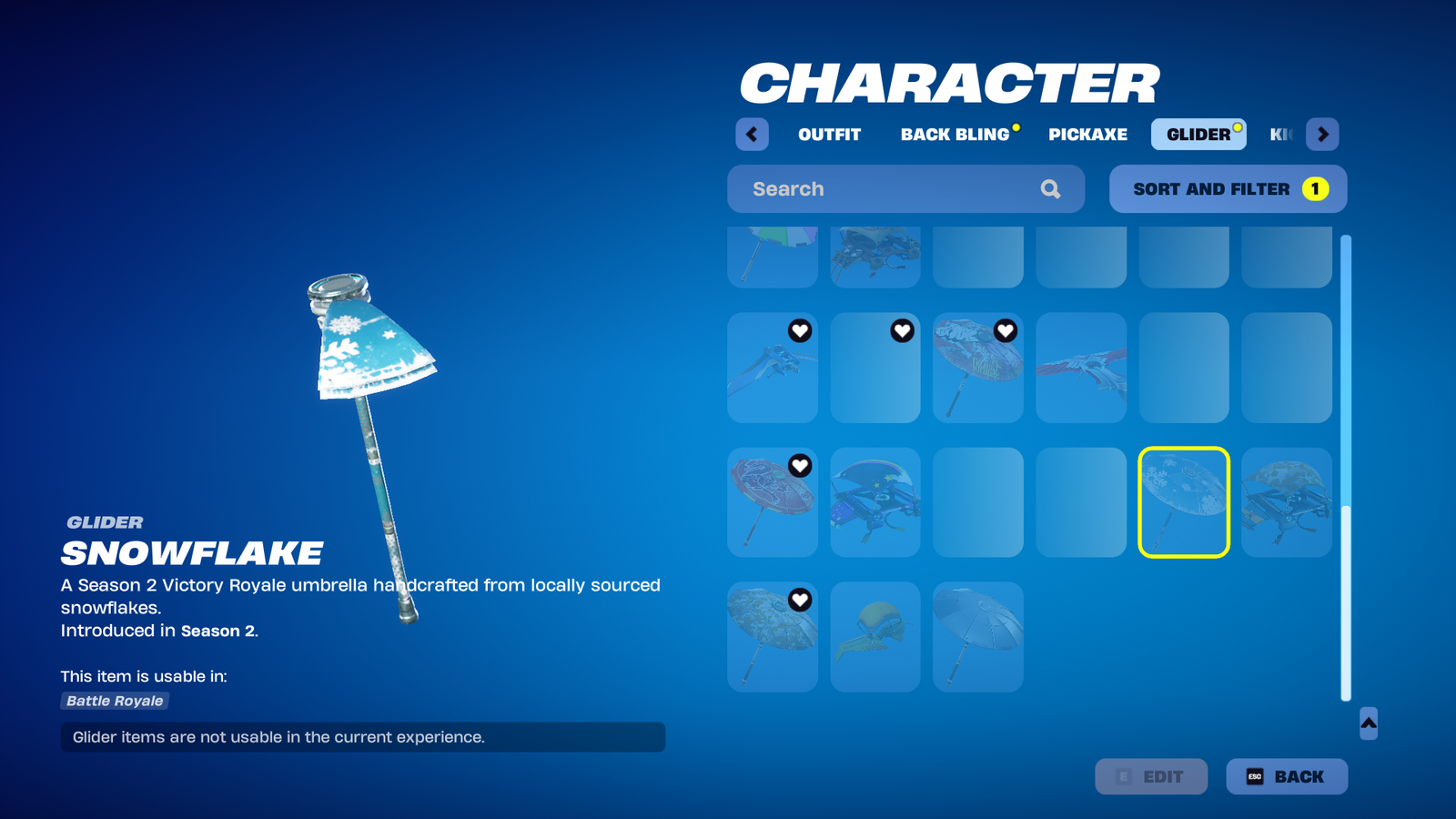
Task: Click the Battle Royale tag
Action: 115,701
